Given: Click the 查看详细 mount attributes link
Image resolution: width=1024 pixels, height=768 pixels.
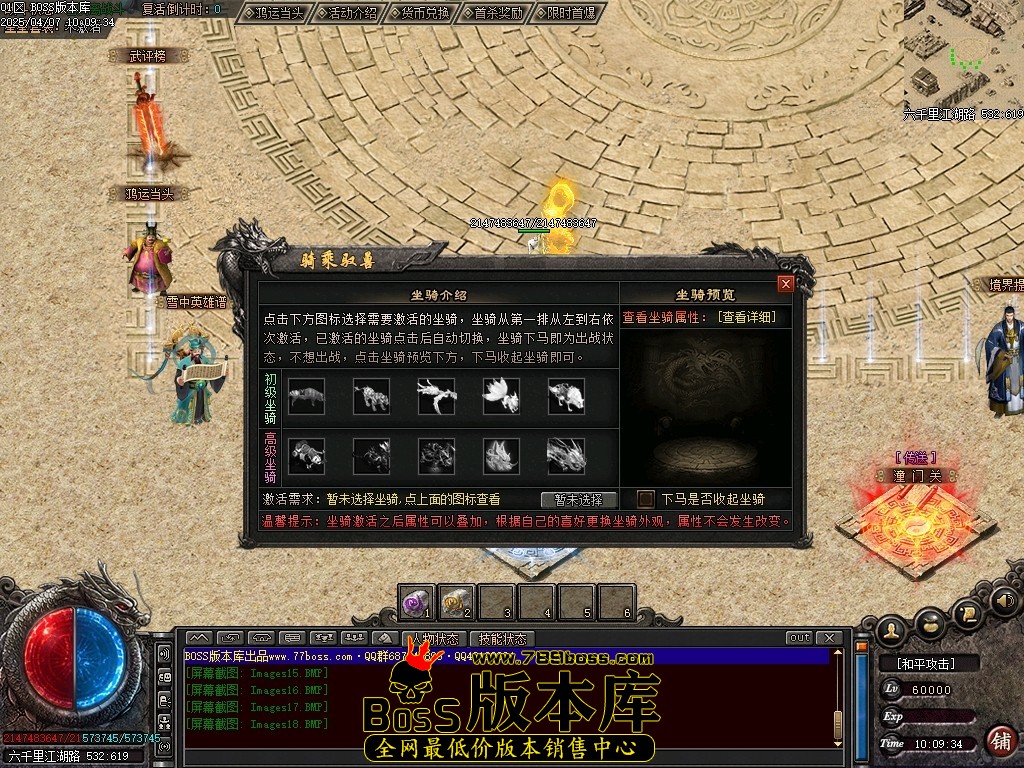Looking at the screenshot, I should pos(746,317).
